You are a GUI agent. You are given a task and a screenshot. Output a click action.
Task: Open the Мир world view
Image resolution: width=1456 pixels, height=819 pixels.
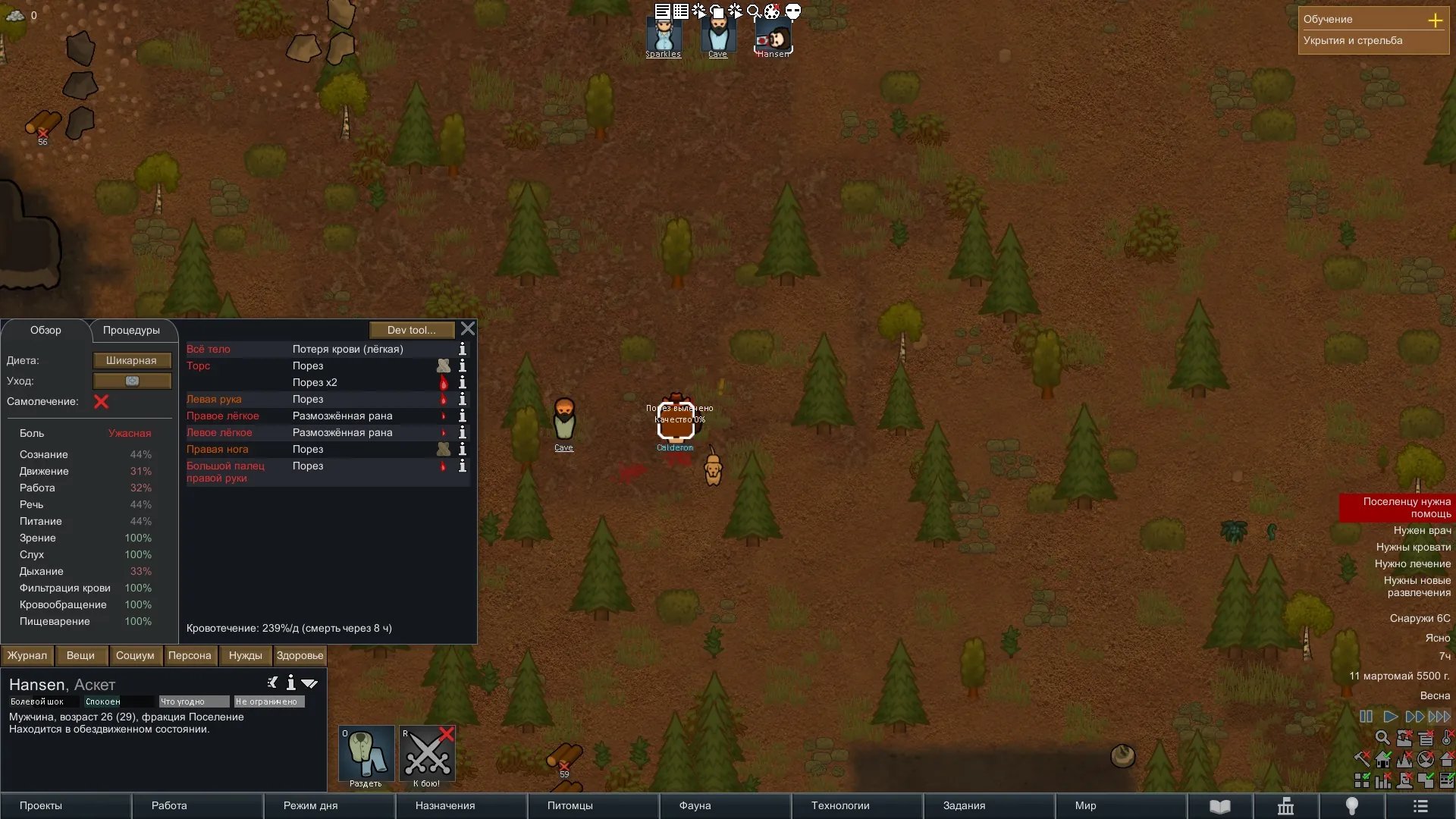pos(1085,806)
